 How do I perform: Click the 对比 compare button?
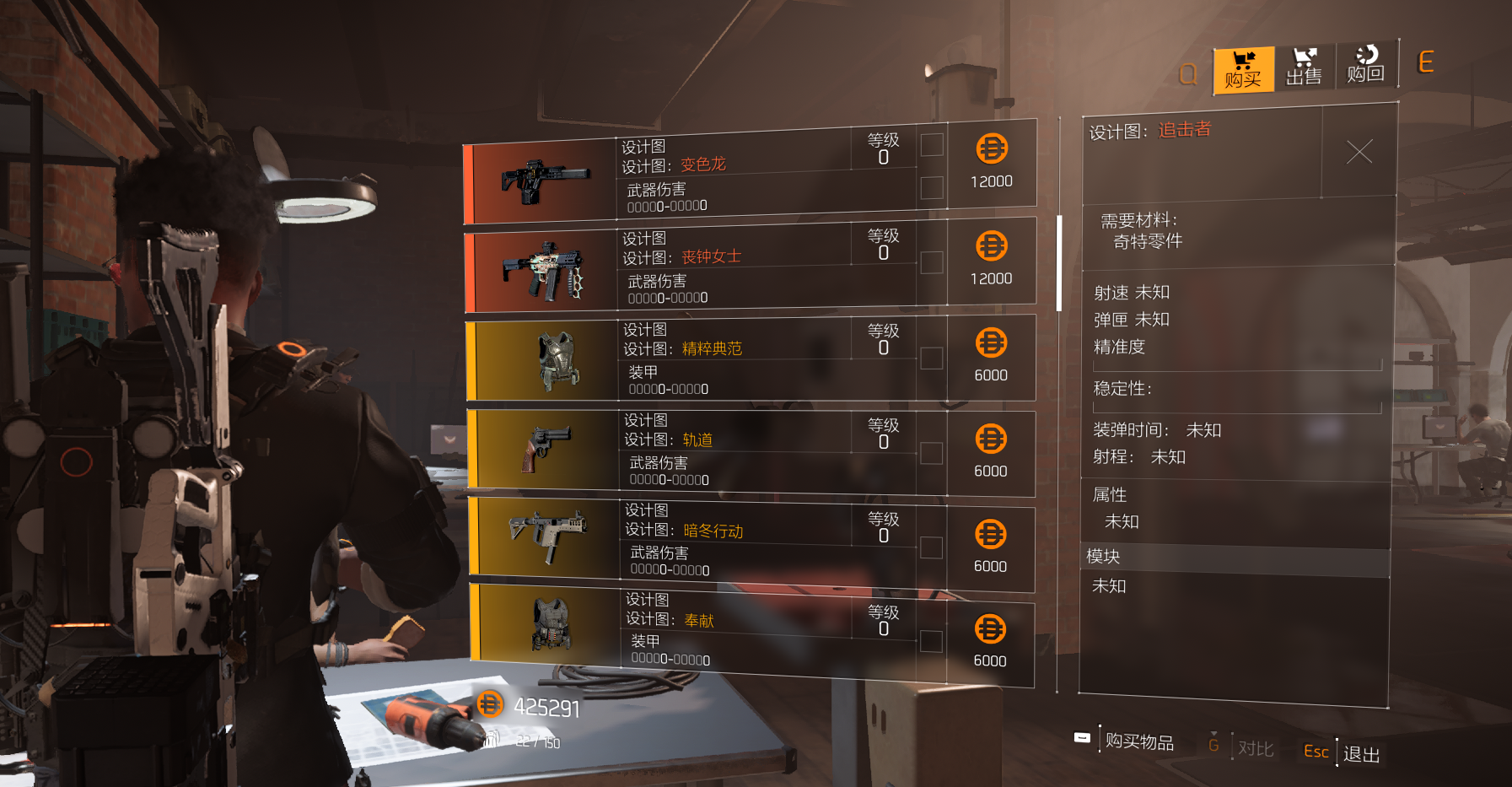[1255, 748]
